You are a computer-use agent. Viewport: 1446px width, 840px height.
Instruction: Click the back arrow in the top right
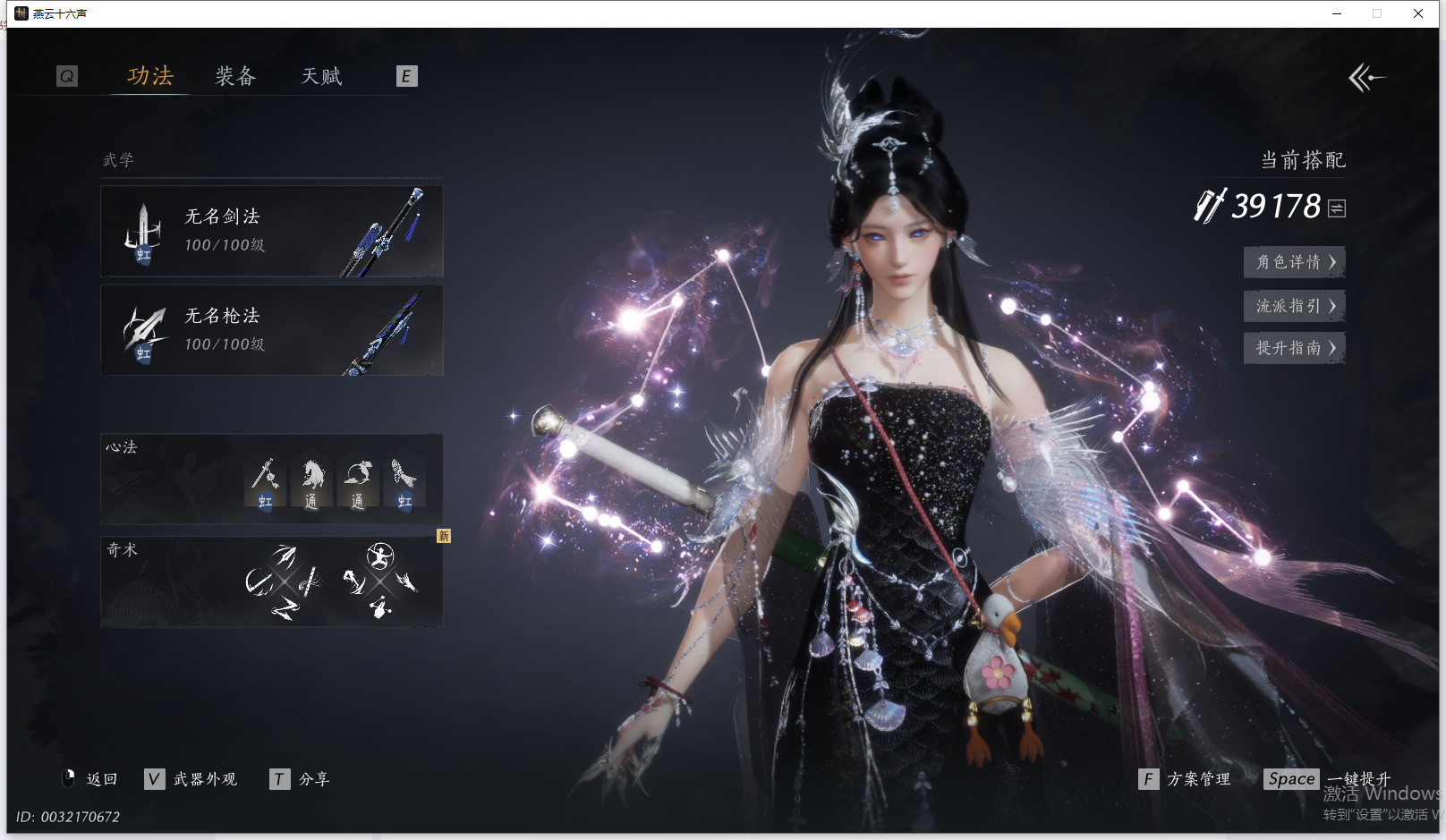[x=1365, y=78]
